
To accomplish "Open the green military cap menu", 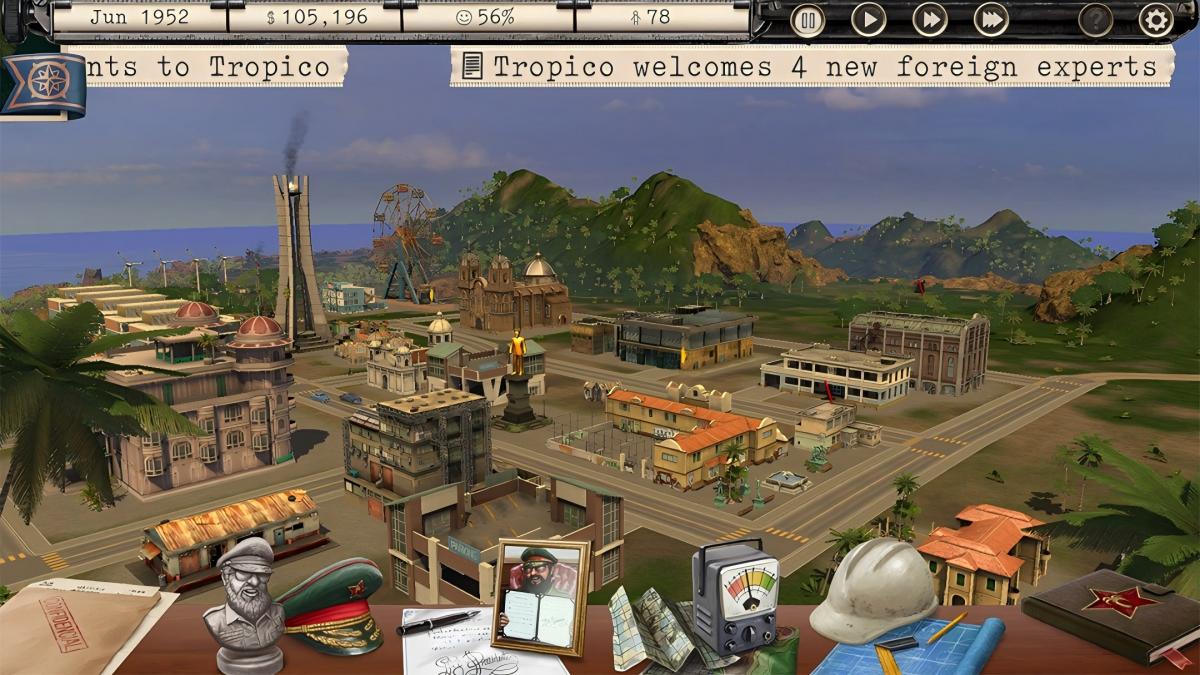I will tap(331, 603).
